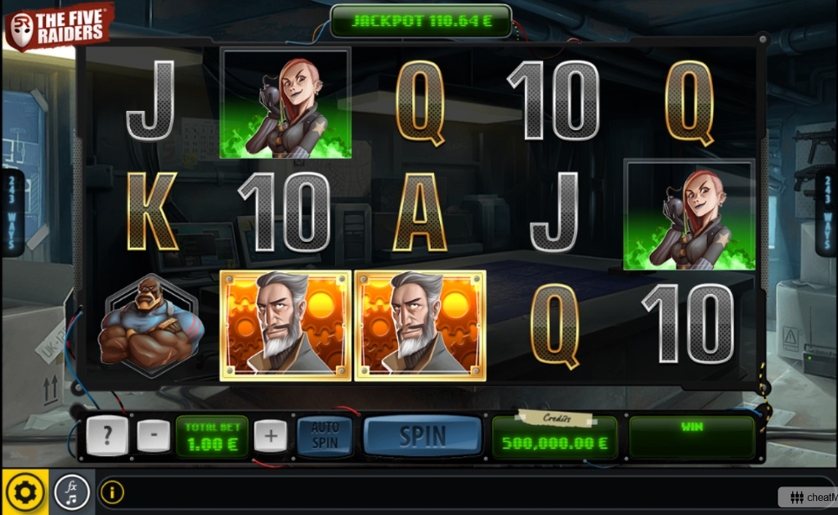838x515 pixels.
Task: Increase total bet with the plus button
Action: [270, 437]
